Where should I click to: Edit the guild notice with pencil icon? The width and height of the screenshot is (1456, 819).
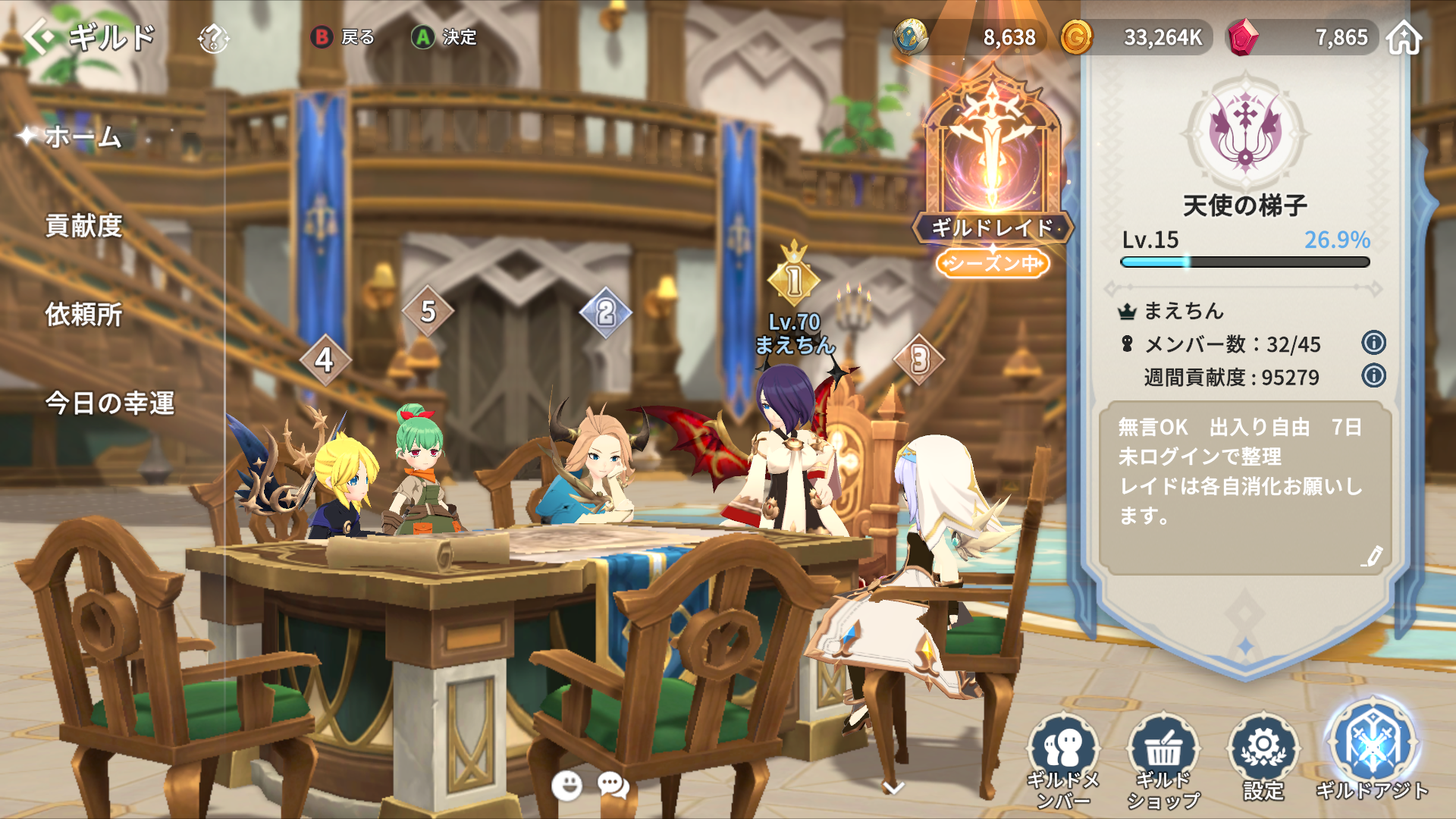pos(1371,557)
